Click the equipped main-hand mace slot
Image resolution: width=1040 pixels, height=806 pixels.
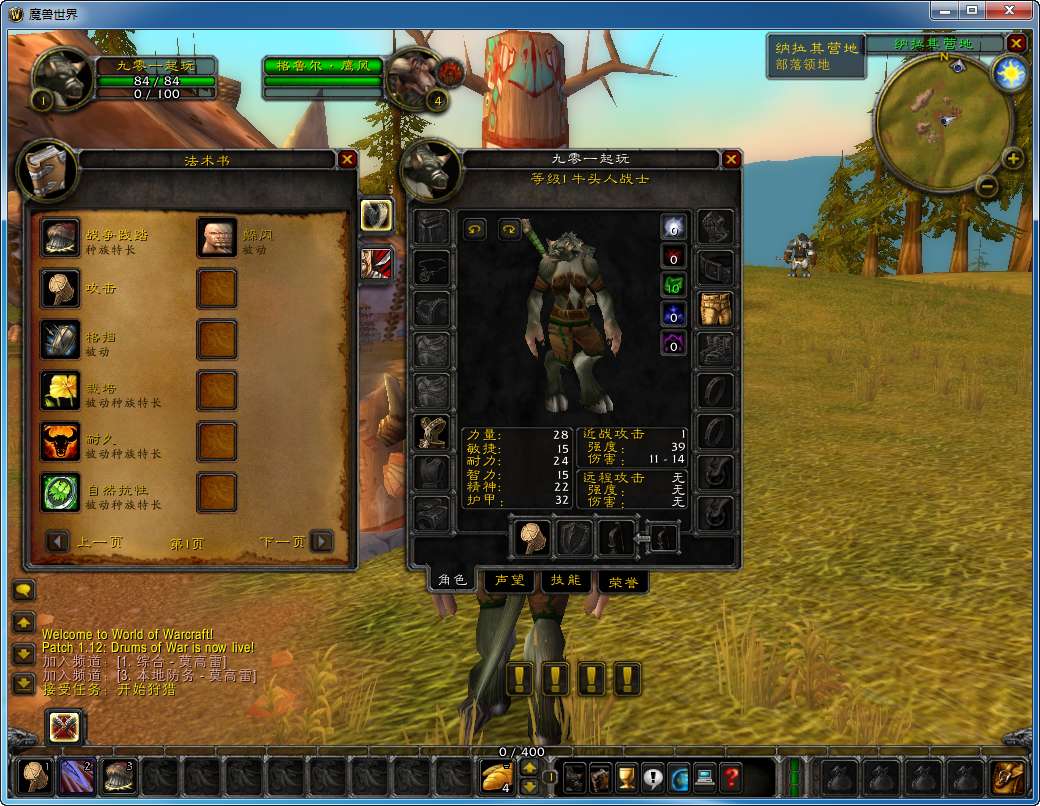tap(532, 539)
